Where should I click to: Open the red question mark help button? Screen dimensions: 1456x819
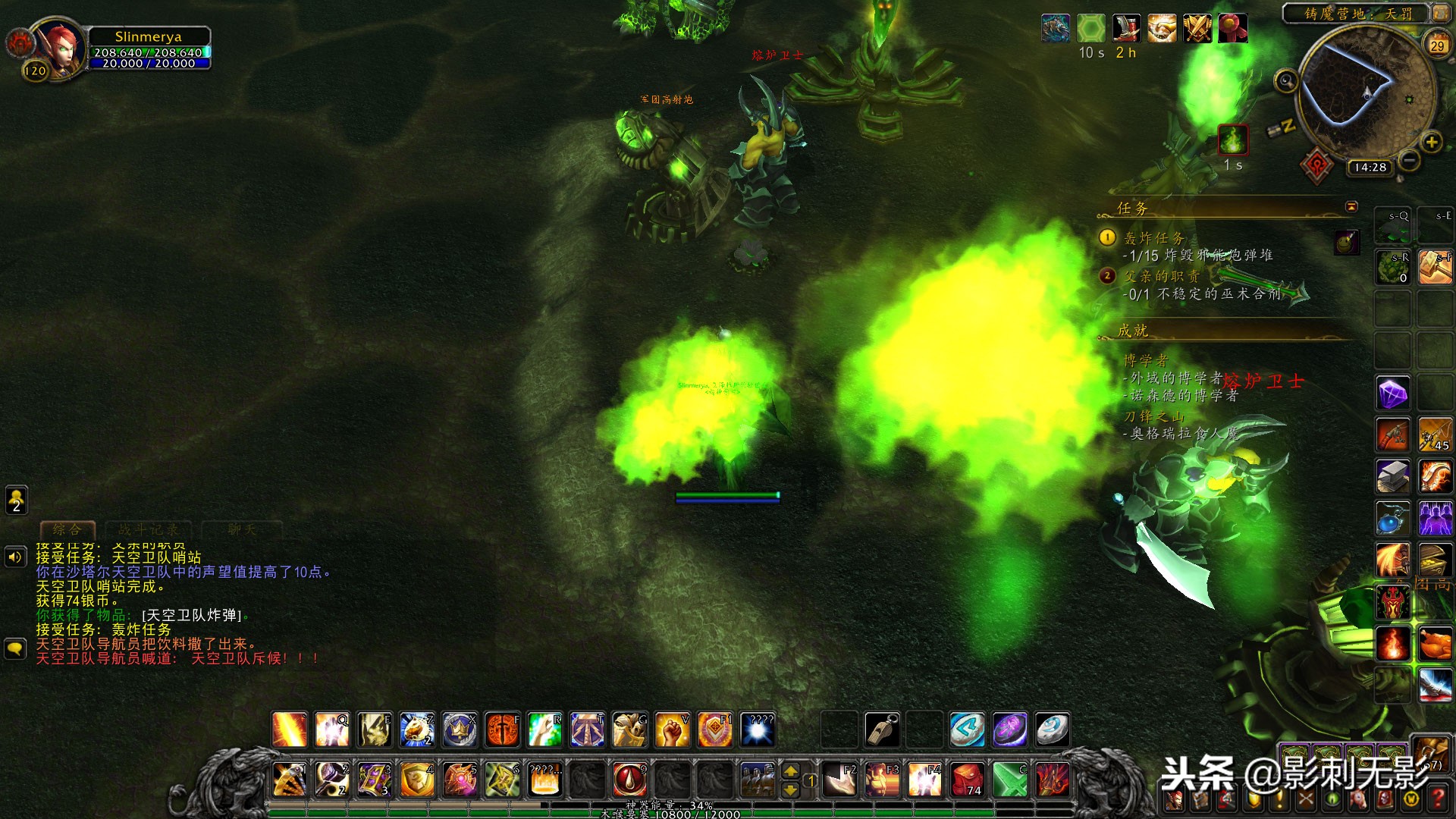(1437, 799)
